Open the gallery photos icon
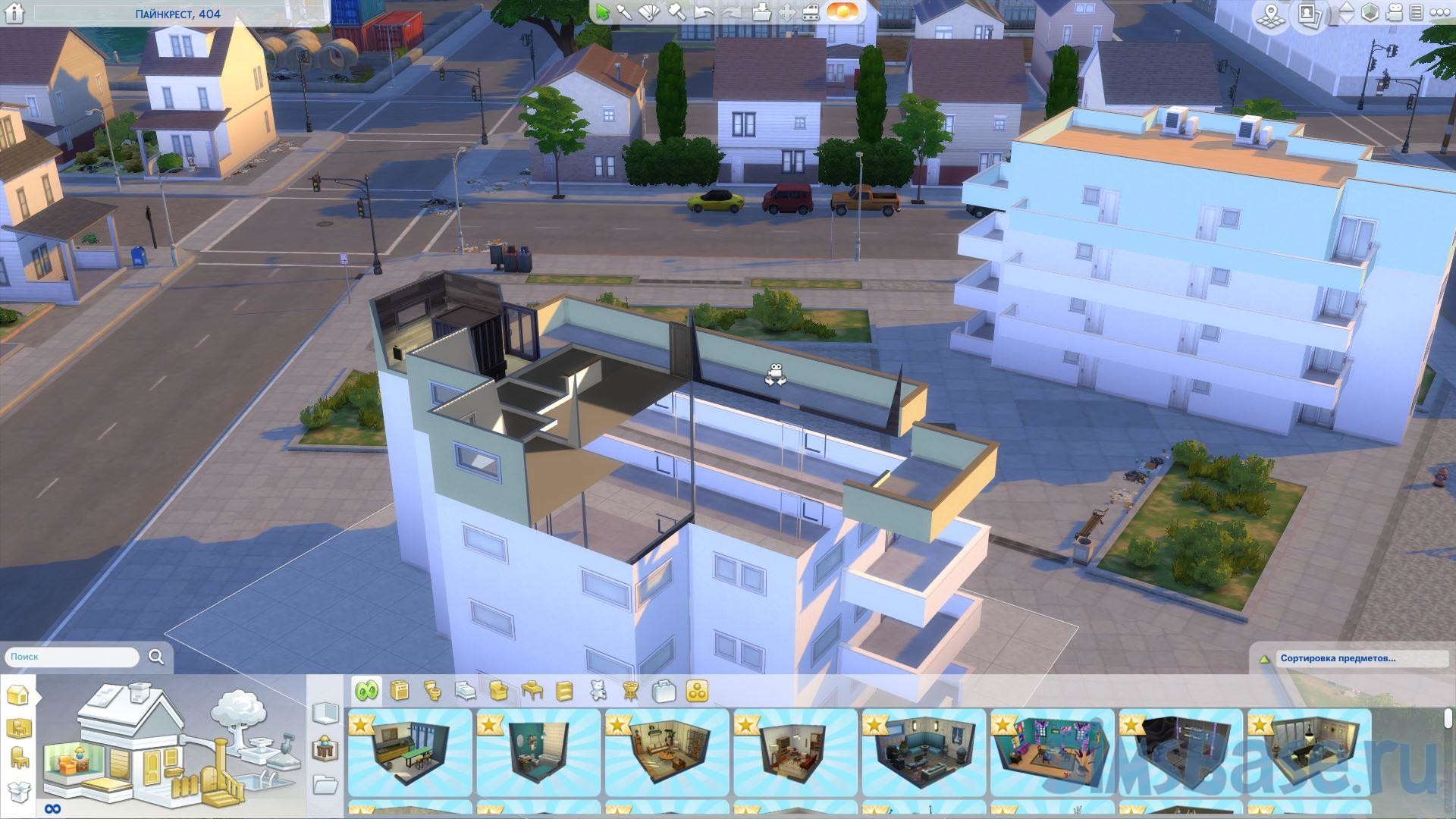The width and height of the screenshot is (1456, 819). (1310, 14)
